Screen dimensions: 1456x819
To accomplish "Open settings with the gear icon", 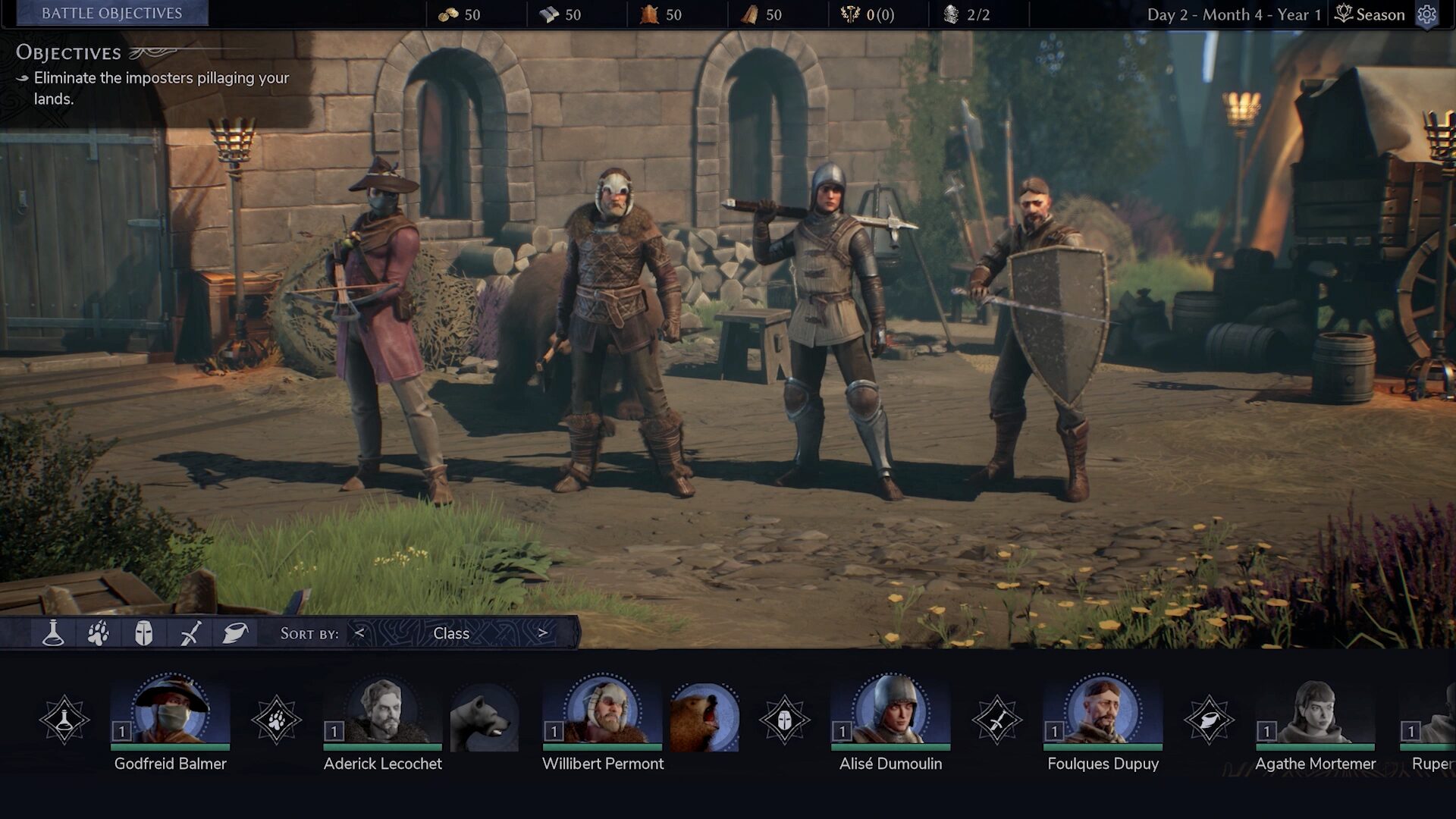I will [1427, 14].
